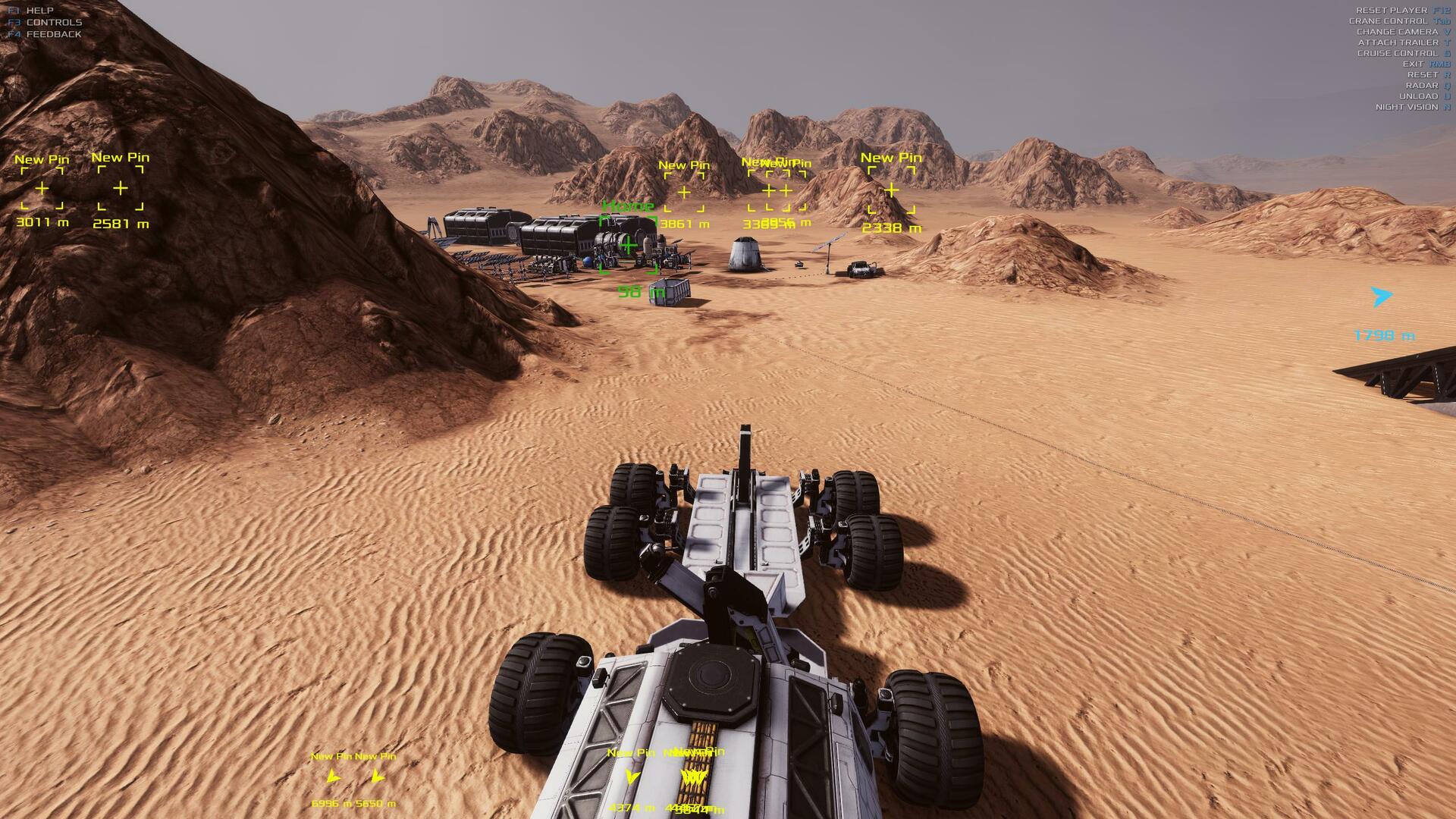Choose the New Pin marker at 3861 m
The height and width of the screenshot is (819, 1456).
click(684, 193)
